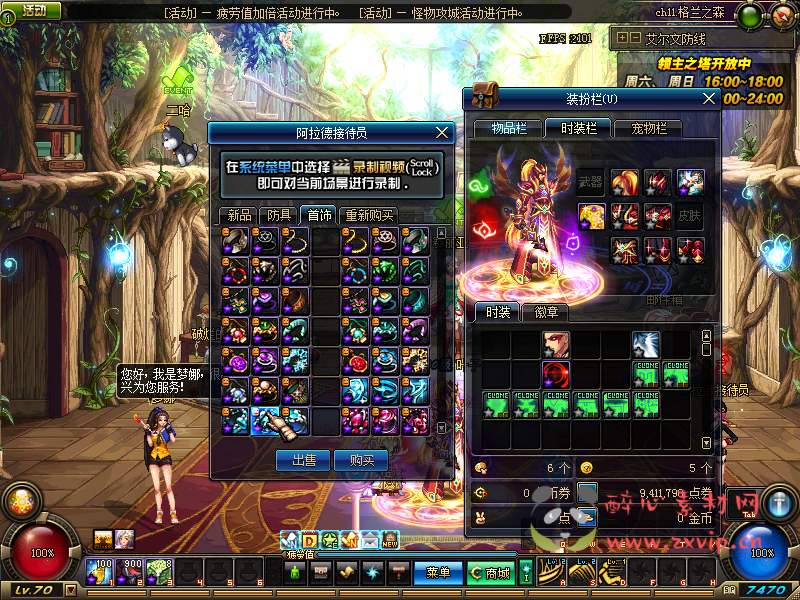This screenshot has width=800, height=600.
Task: Open the NEW mail envelope icon
Action: click(x=389, y=541)
